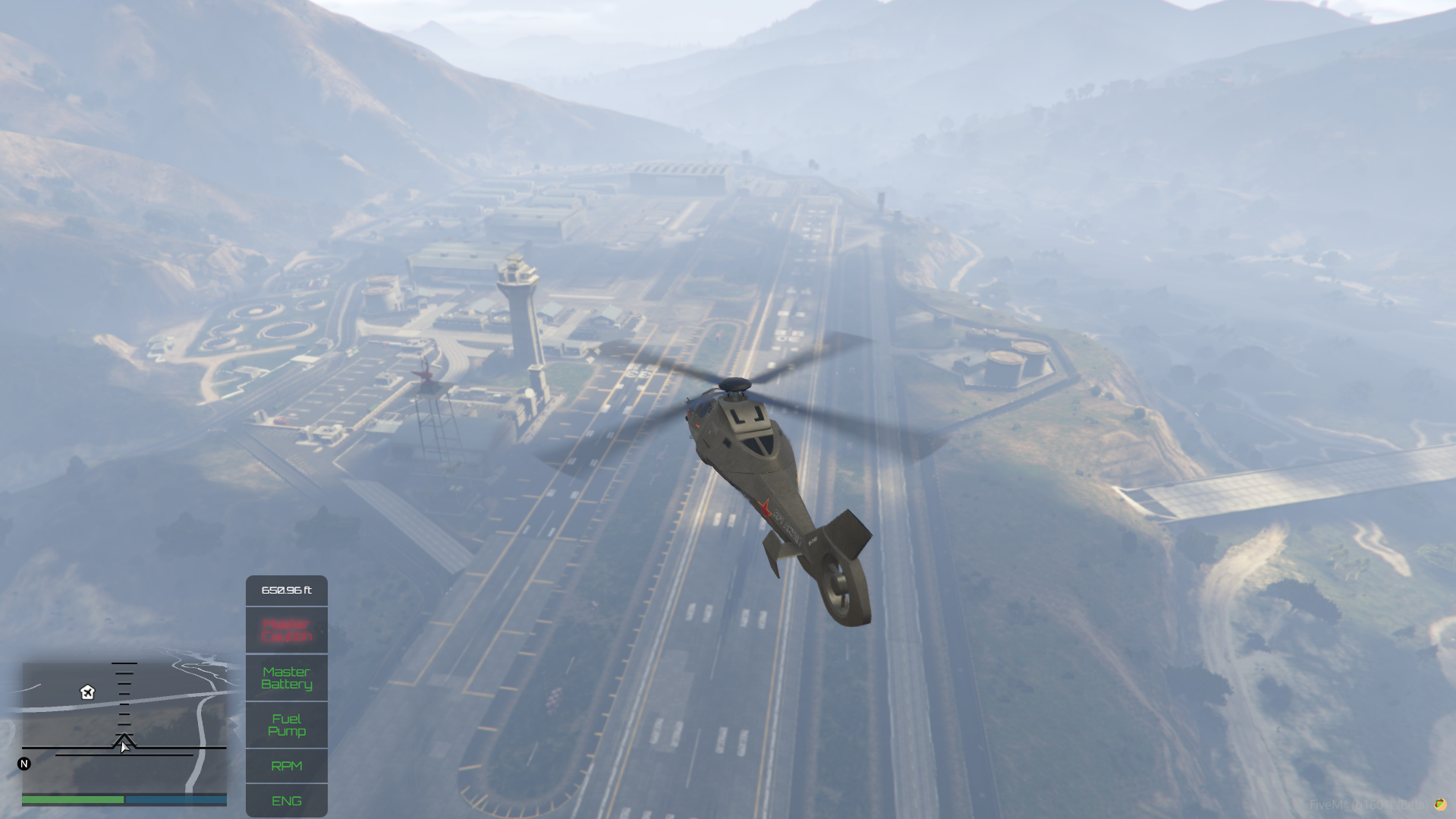Click the 650.96 ft altitude display
The width and height of the screenshot is (1456, 819).
[287, 591]
